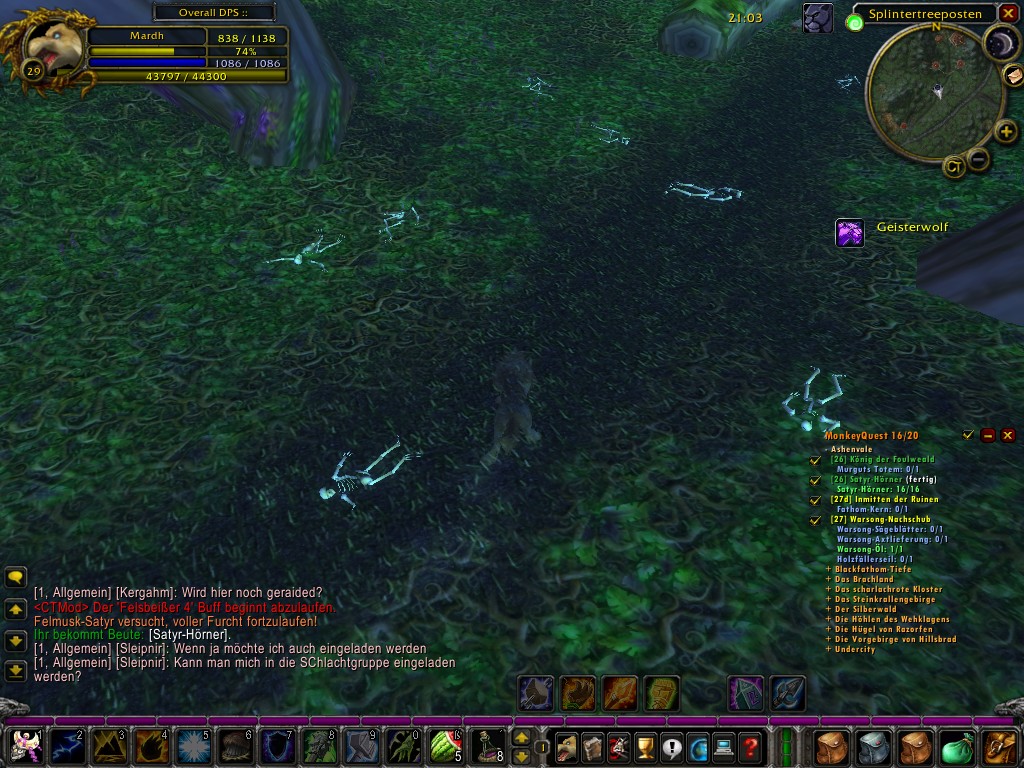
Task: Click the panther pet icon near minimap
Action: [x=817, y=17]
